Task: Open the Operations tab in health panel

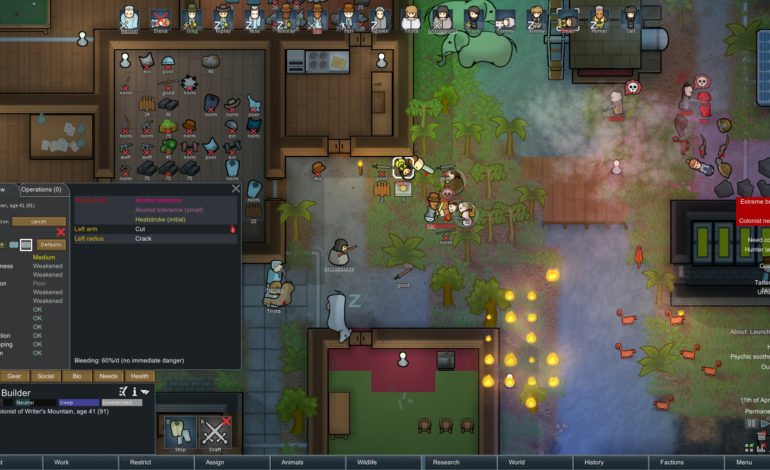Action: tap(42, 189)
